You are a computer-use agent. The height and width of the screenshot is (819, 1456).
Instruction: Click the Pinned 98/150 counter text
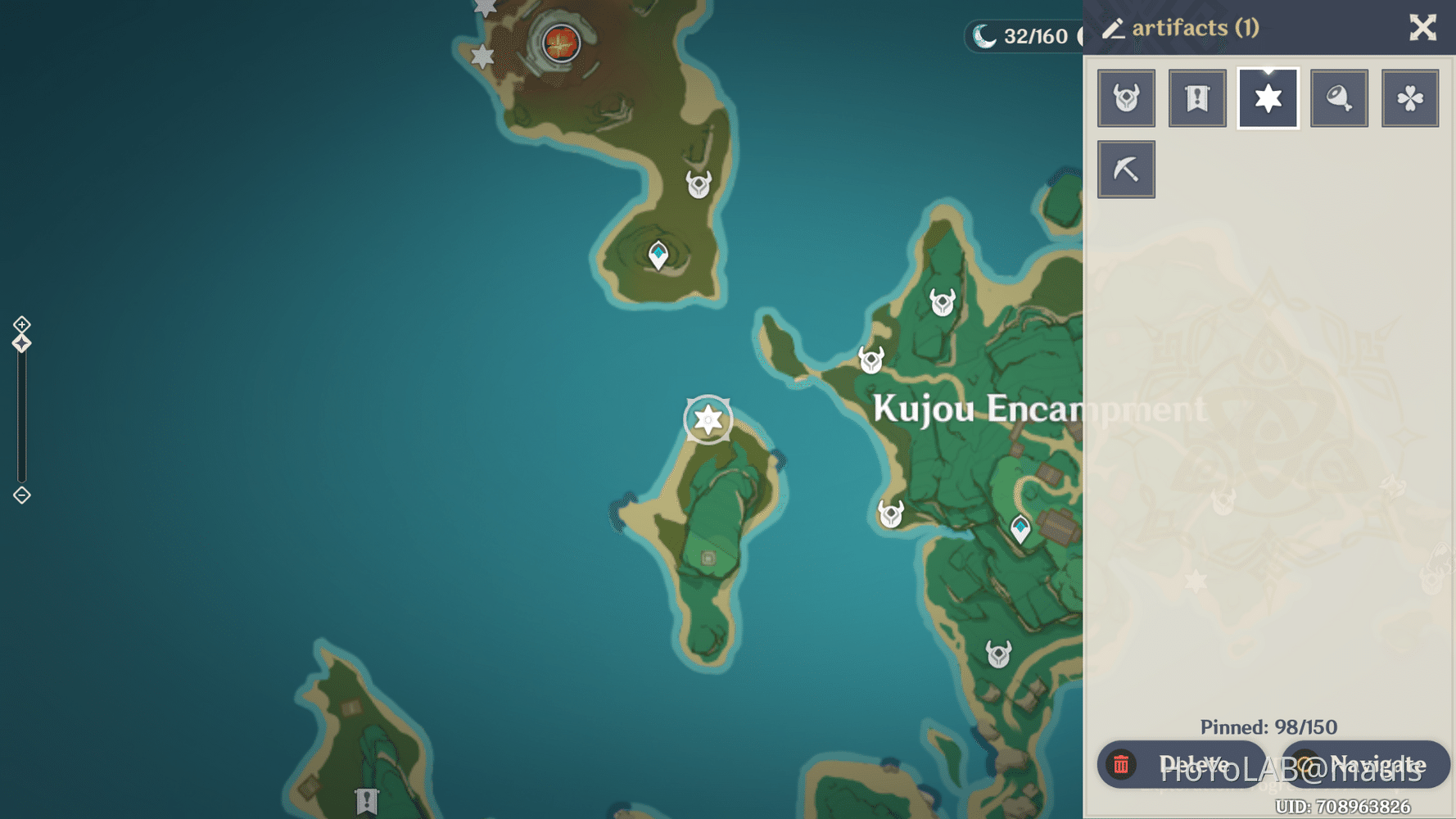1267,726
